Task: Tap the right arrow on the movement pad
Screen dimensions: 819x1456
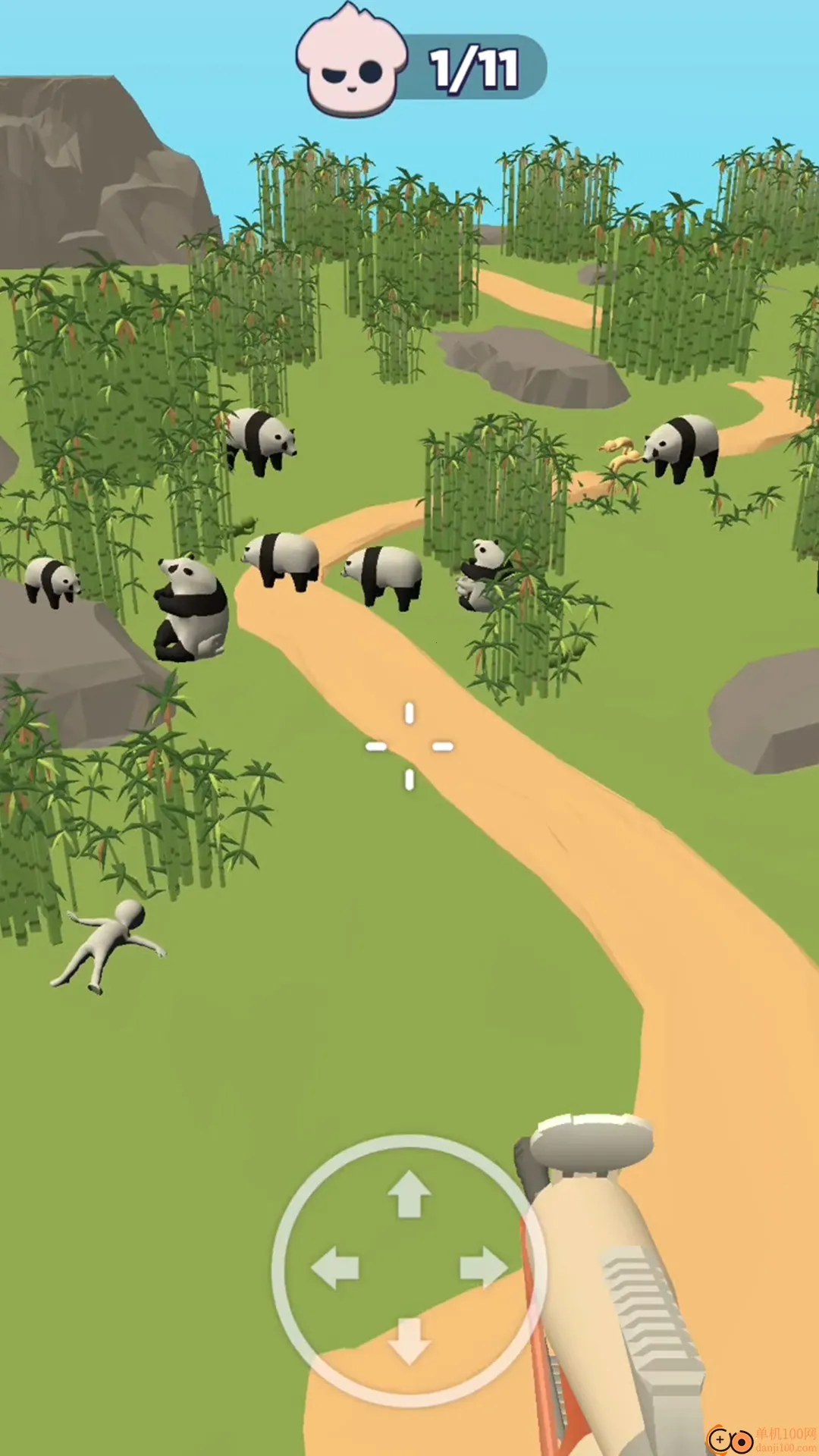Action: tap(483, 1267)
